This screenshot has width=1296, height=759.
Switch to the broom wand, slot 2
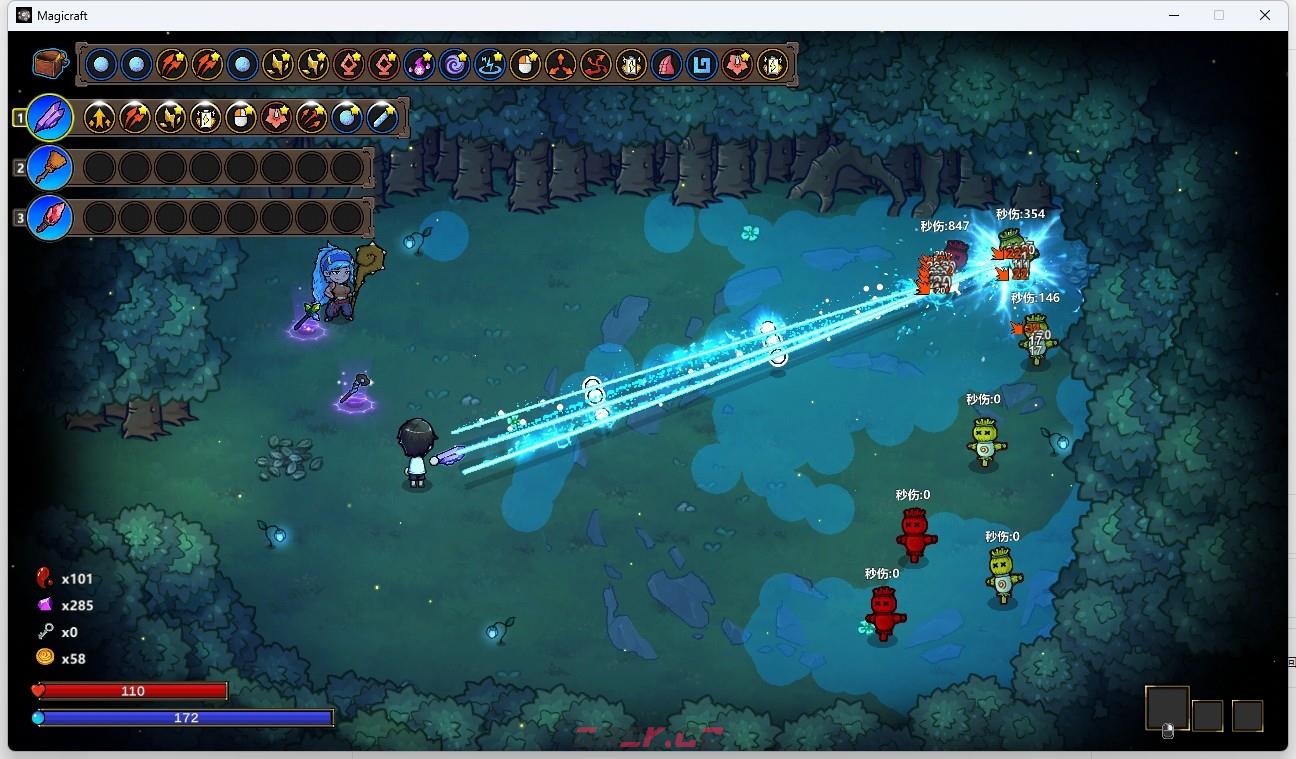coord(49,168)
